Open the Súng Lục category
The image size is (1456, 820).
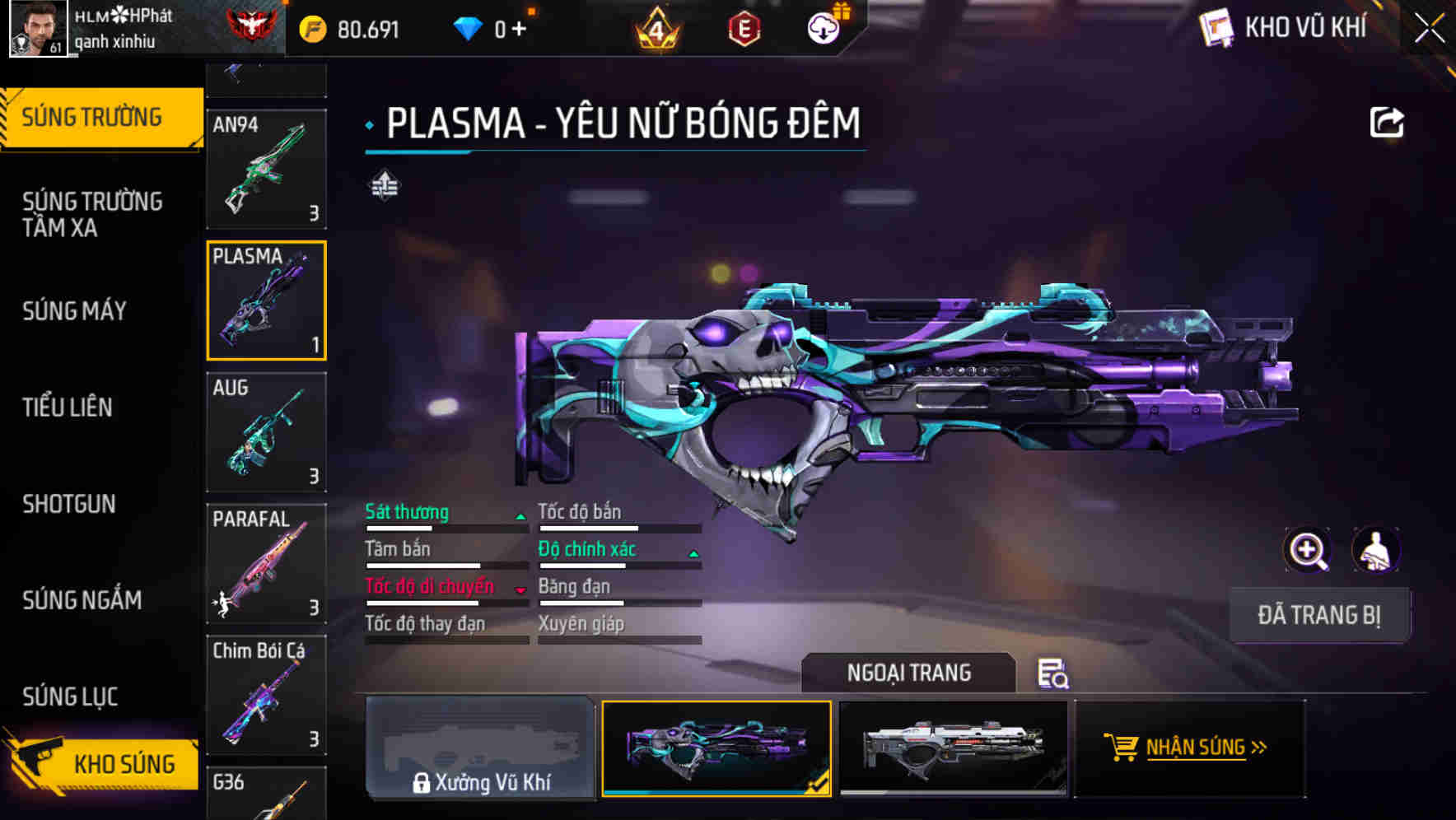pos(70,697)
